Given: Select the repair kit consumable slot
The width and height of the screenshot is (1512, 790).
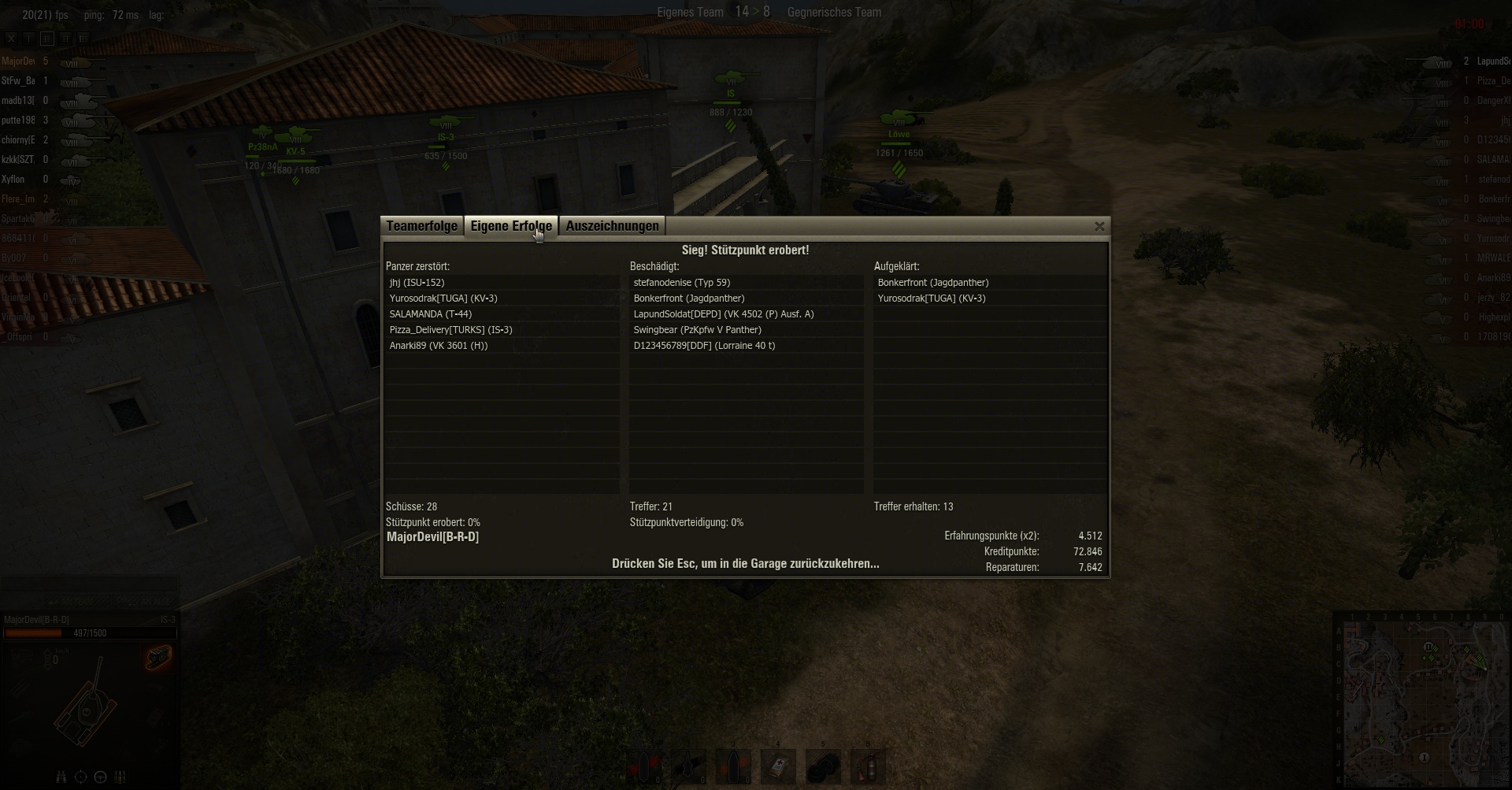Looking at the screenshot, I should [x=823, y=766].
